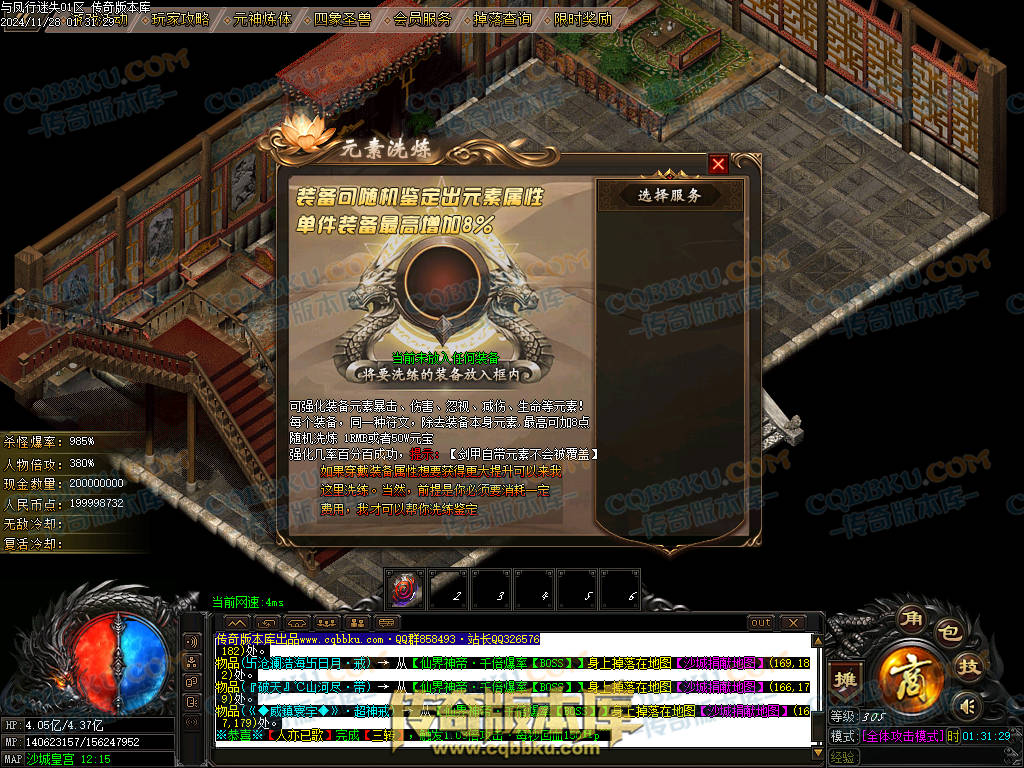Open the 限时奖励 menu

pyautogui.click(x=583, y=19)
